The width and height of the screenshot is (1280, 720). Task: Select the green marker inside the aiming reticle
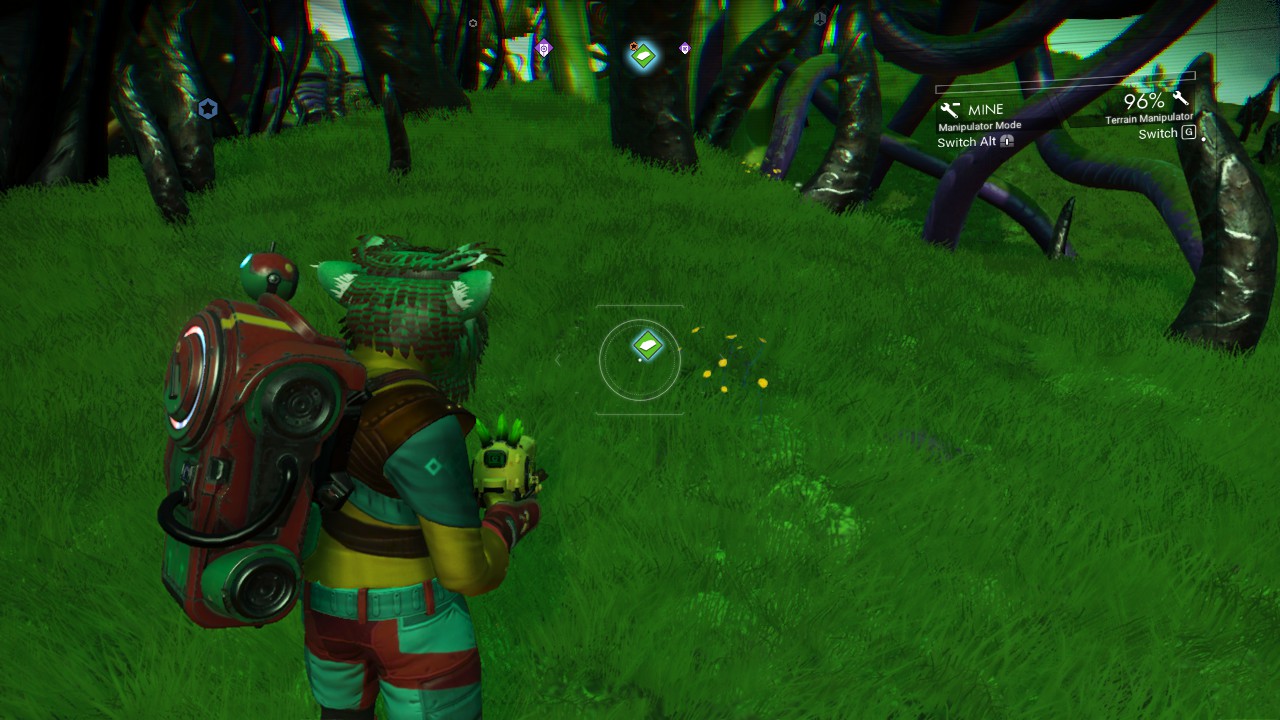[647, 346]
